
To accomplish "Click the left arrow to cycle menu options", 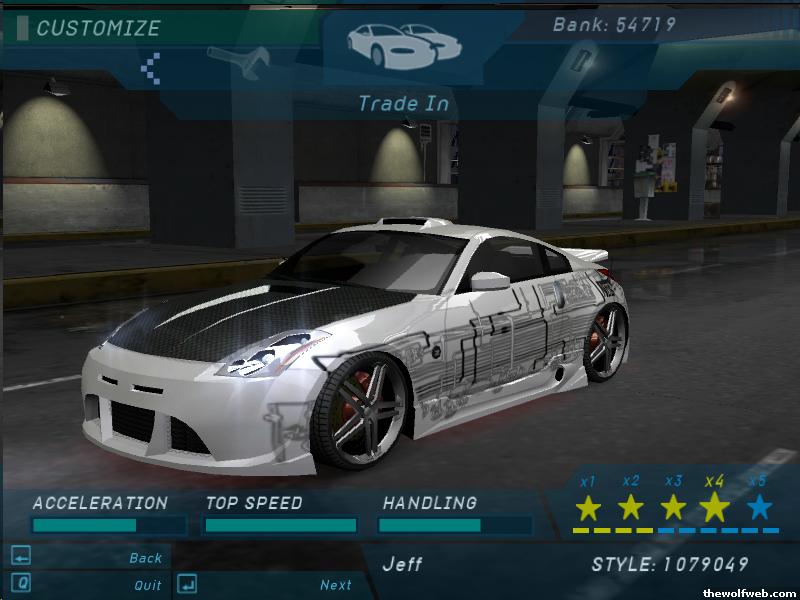I will [151, 68].
